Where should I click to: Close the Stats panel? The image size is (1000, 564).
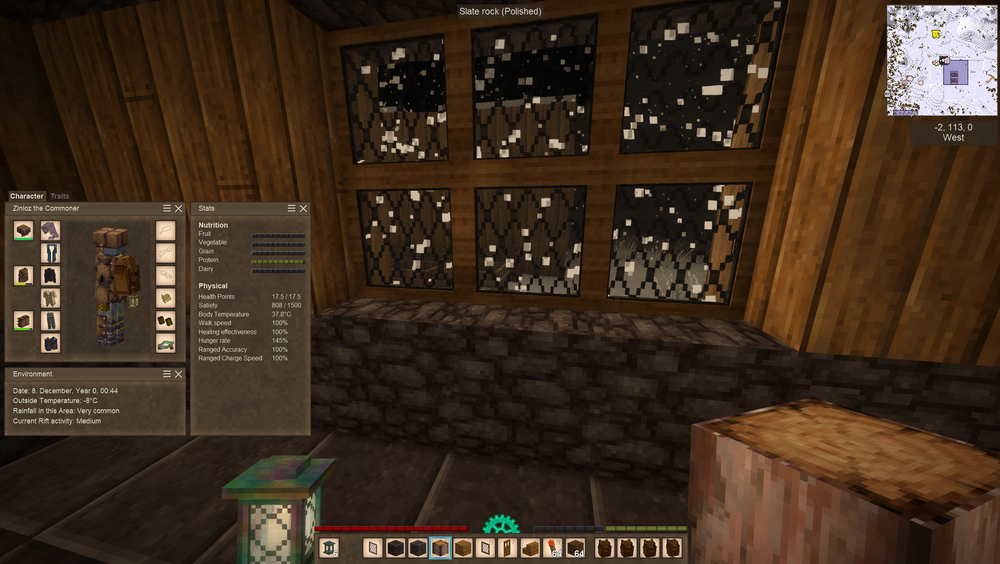[304, 208]
